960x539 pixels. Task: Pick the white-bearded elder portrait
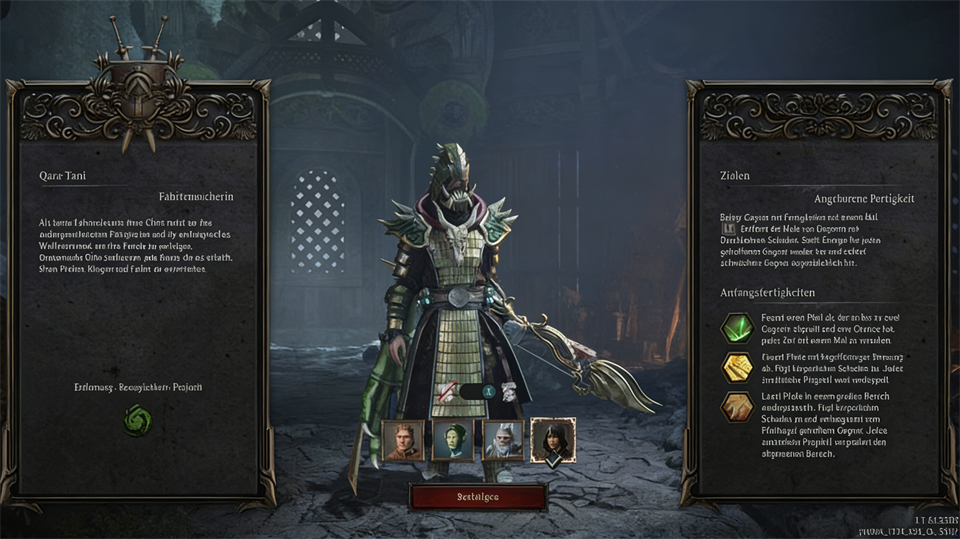tap(503, 440)
